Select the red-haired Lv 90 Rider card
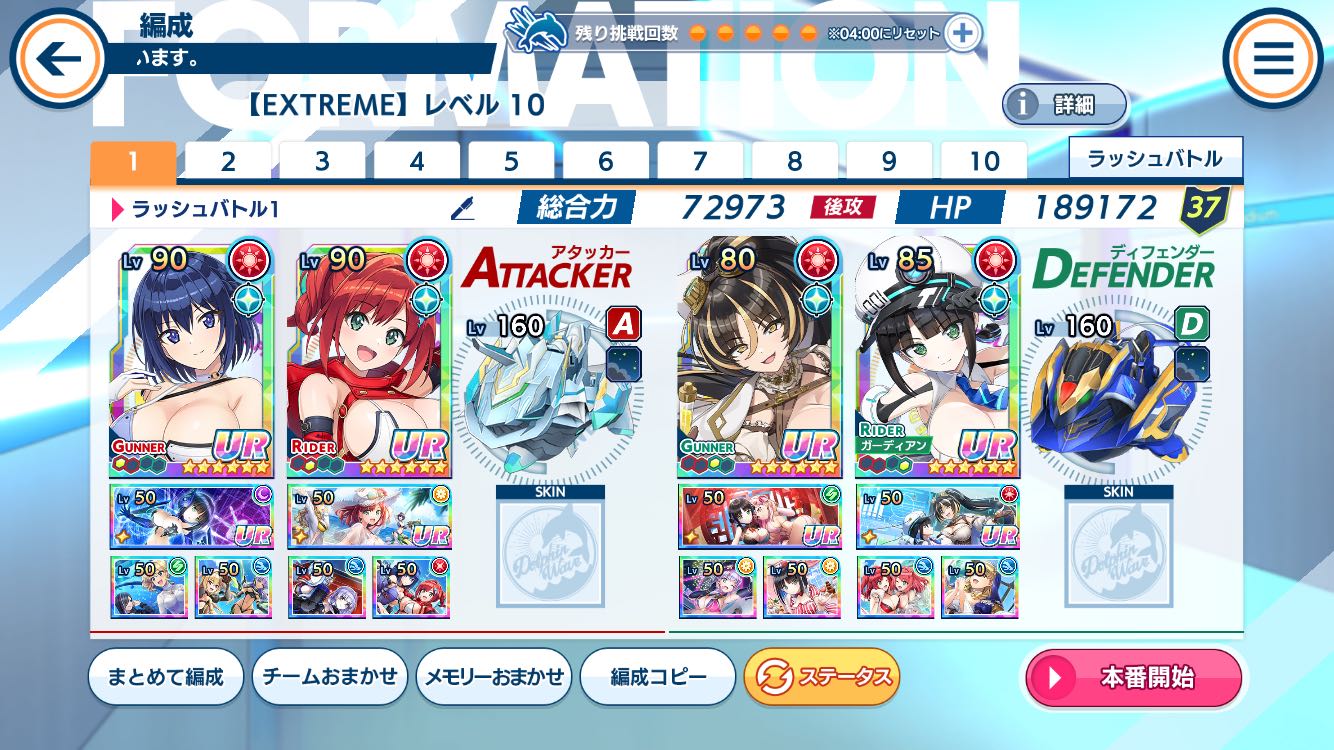Viewport: 1334px width, 750px height. (x=369, y=360)
